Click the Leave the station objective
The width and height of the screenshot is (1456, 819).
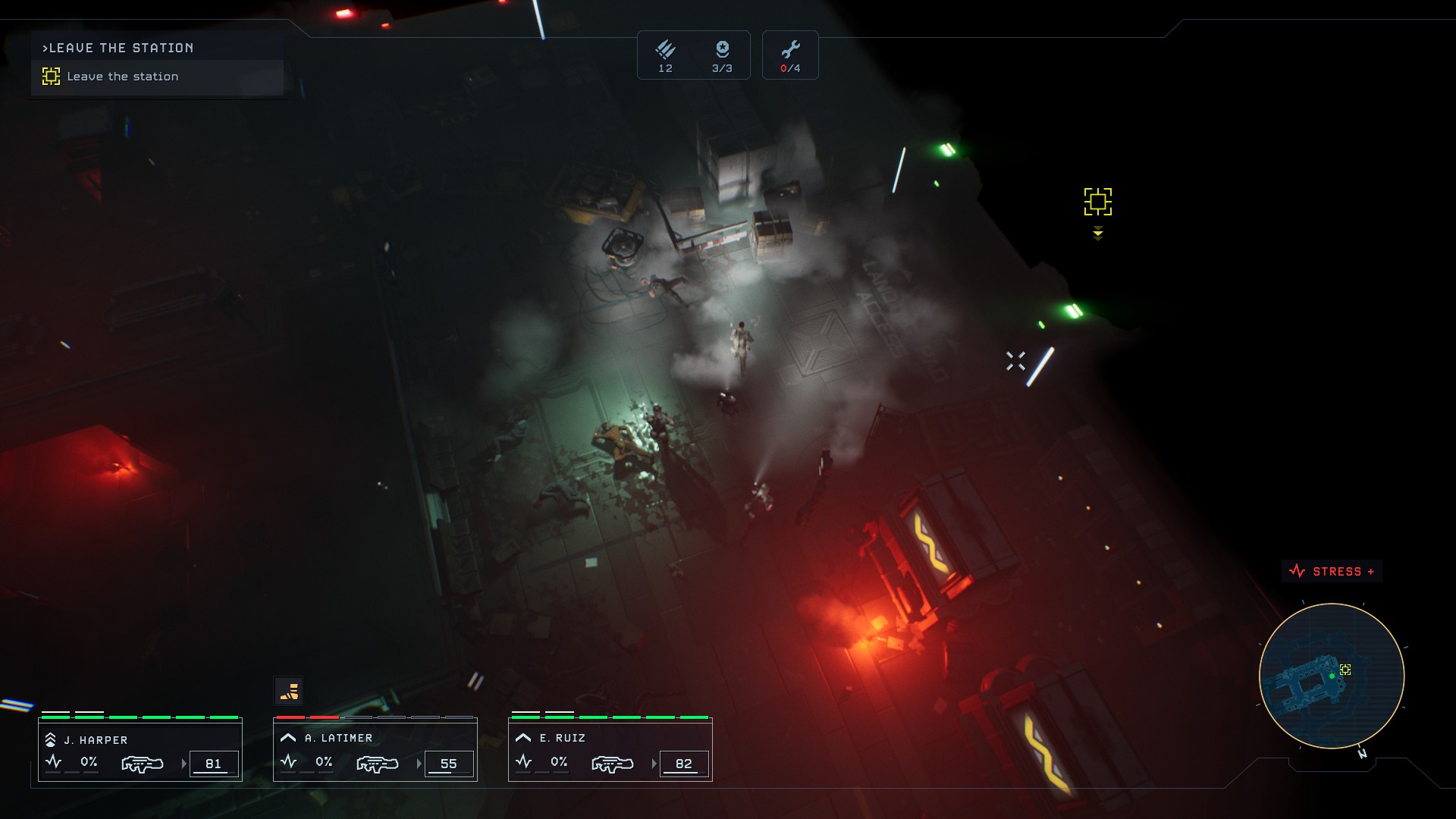[x=122, y=77]
